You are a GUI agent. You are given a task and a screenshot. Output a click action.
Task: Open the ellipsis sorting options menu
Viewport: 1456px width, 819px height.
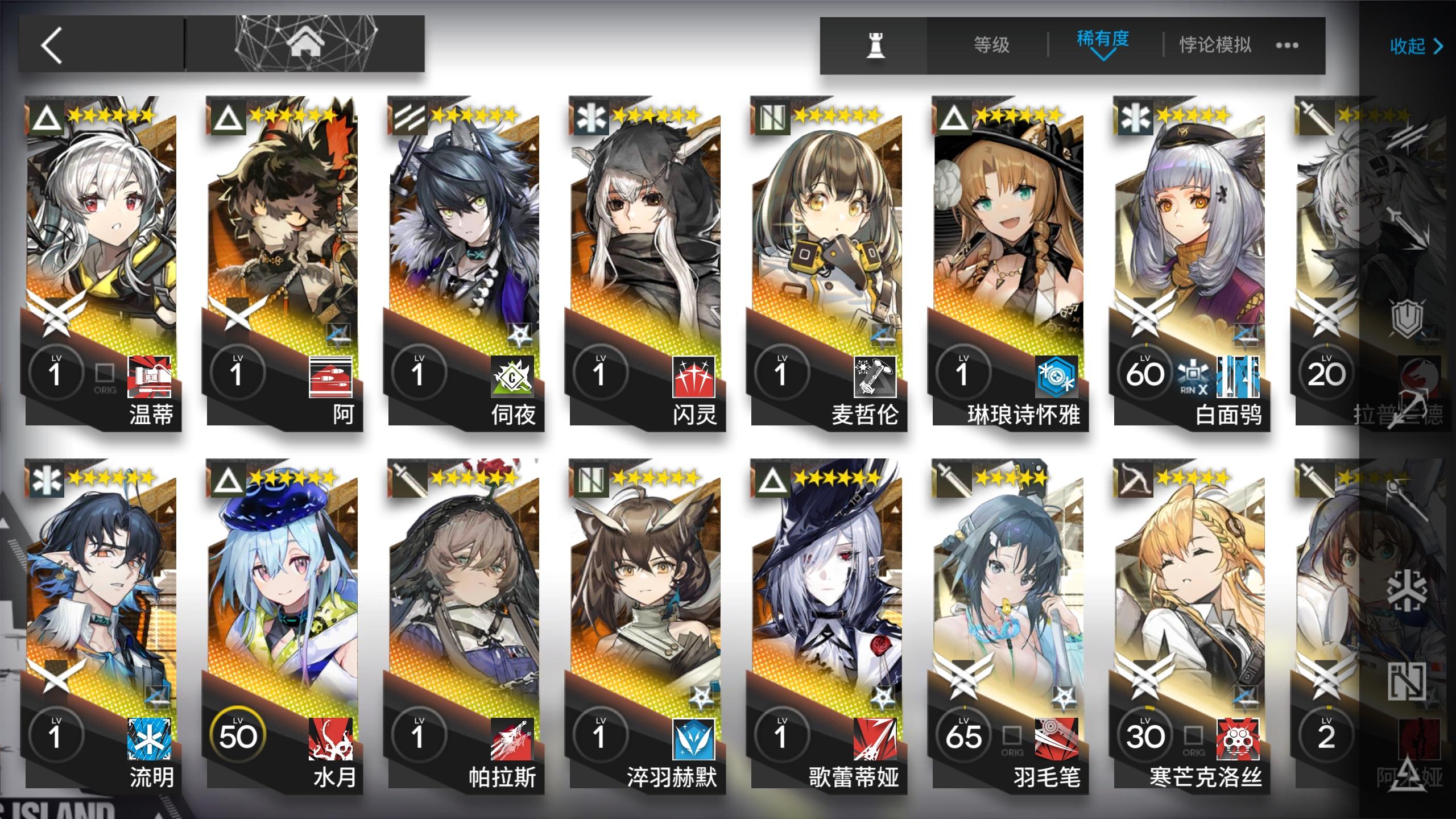(x=1287, y=45)
